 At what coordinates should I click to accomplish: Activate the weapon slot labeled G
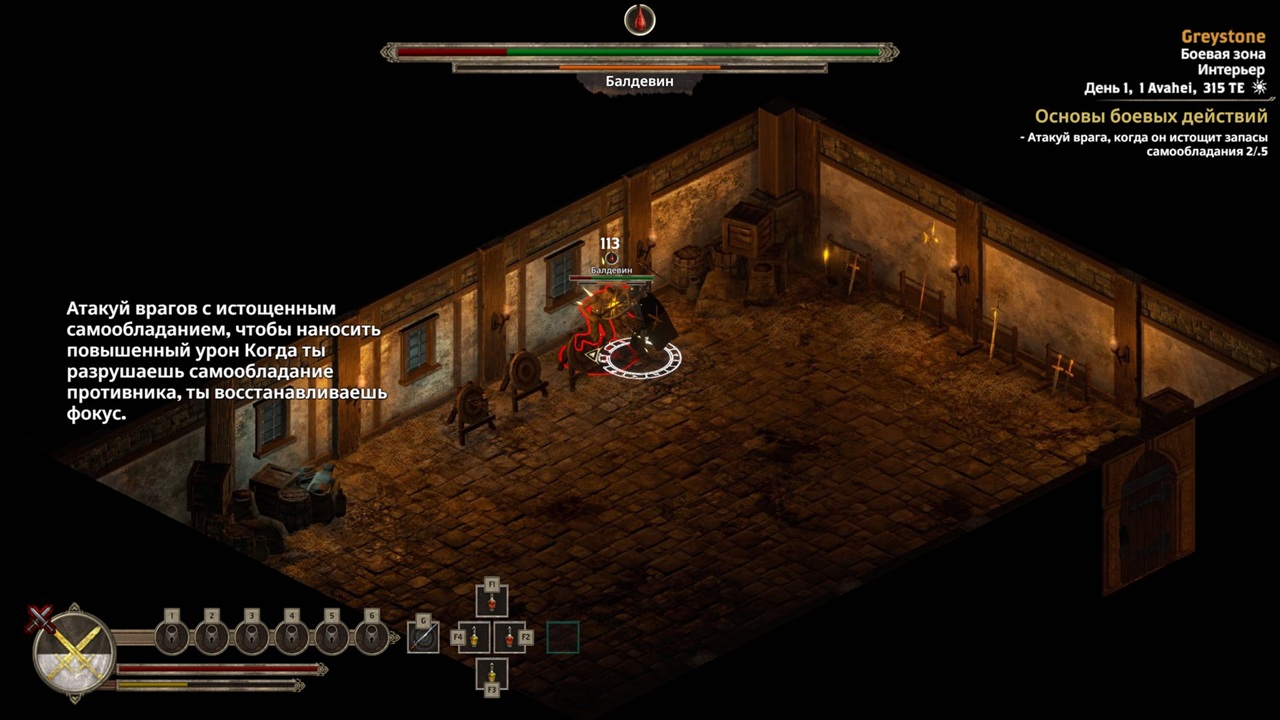(423, 637)
